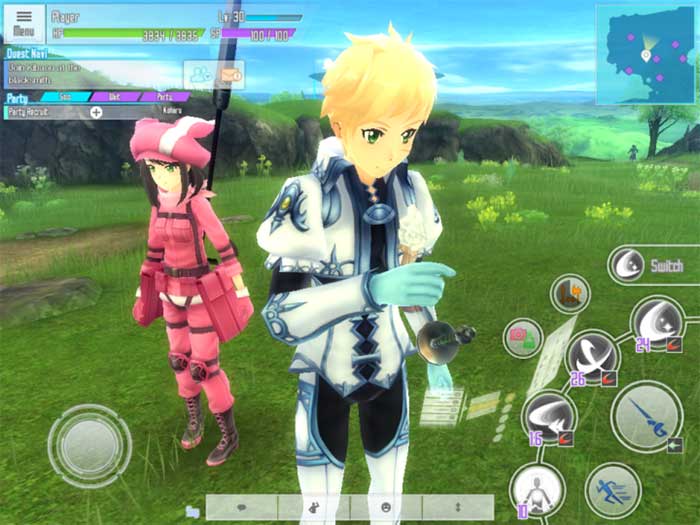Use the sword skill costing 24
The width and height of the screenshot is (700, 525).
[x=657, y=323]
